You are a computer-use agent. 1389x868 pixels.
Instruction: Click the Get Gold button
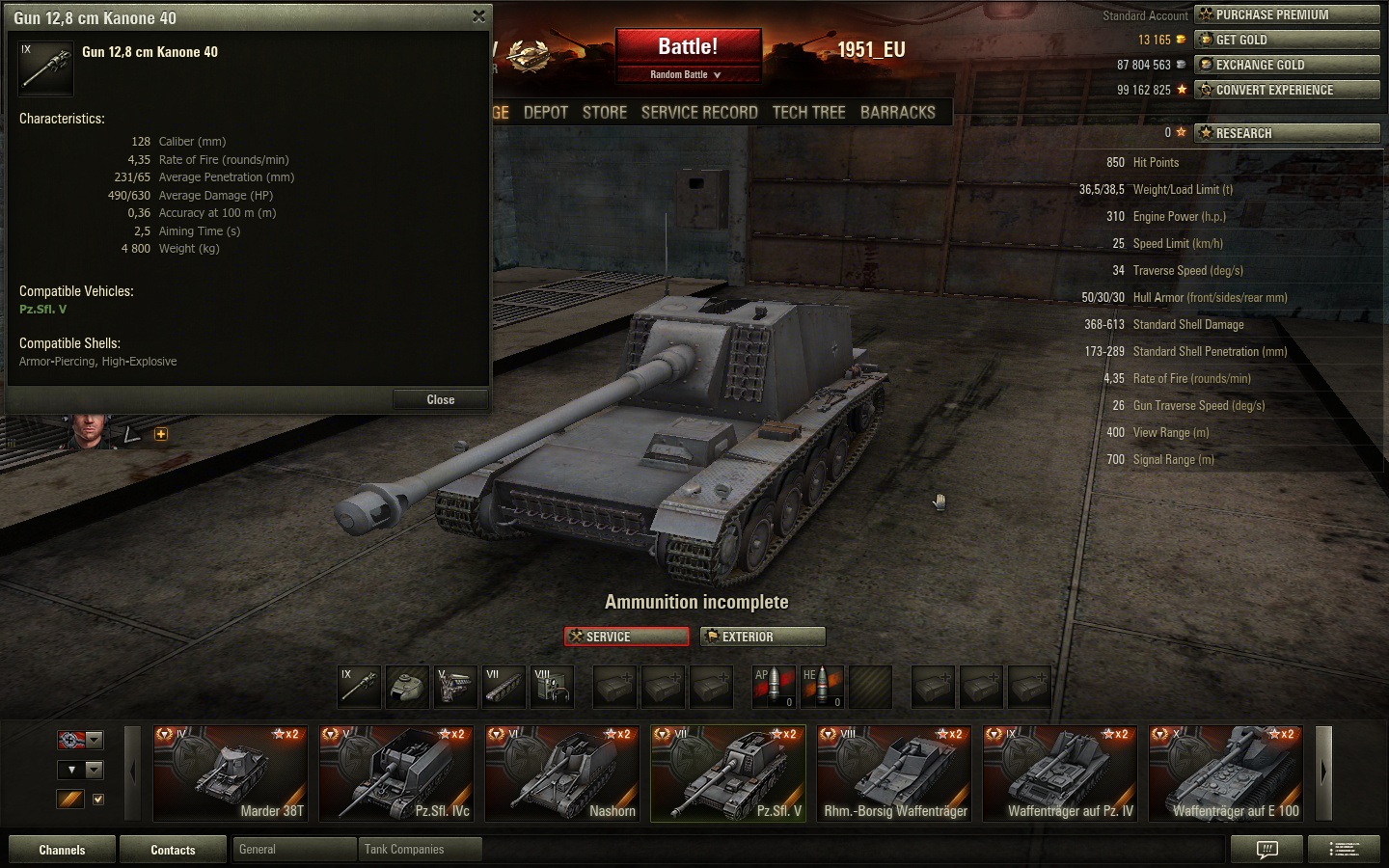[1287, 40]
